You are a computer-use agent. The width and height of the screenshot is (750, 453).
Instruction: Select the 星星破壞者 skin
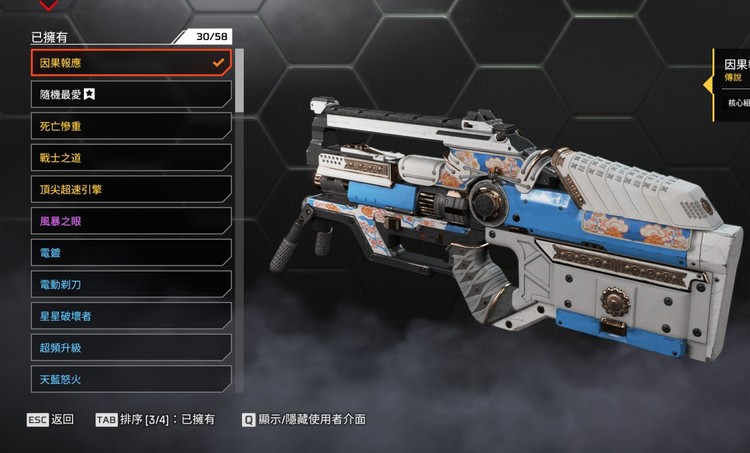(131, 316)
